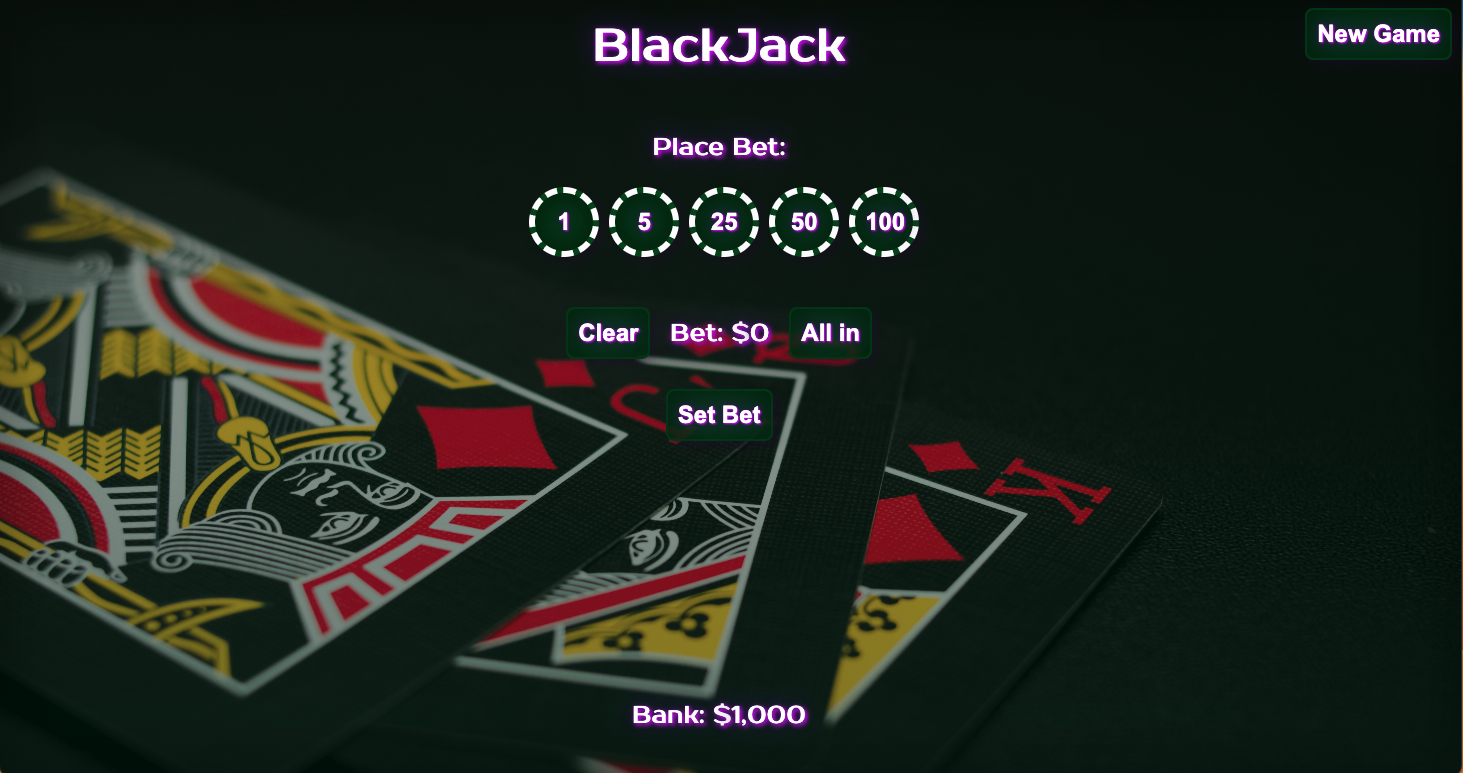Add the smallest chip to your bet
Viewport: 1463px width, 773px height.
point(563,222)
